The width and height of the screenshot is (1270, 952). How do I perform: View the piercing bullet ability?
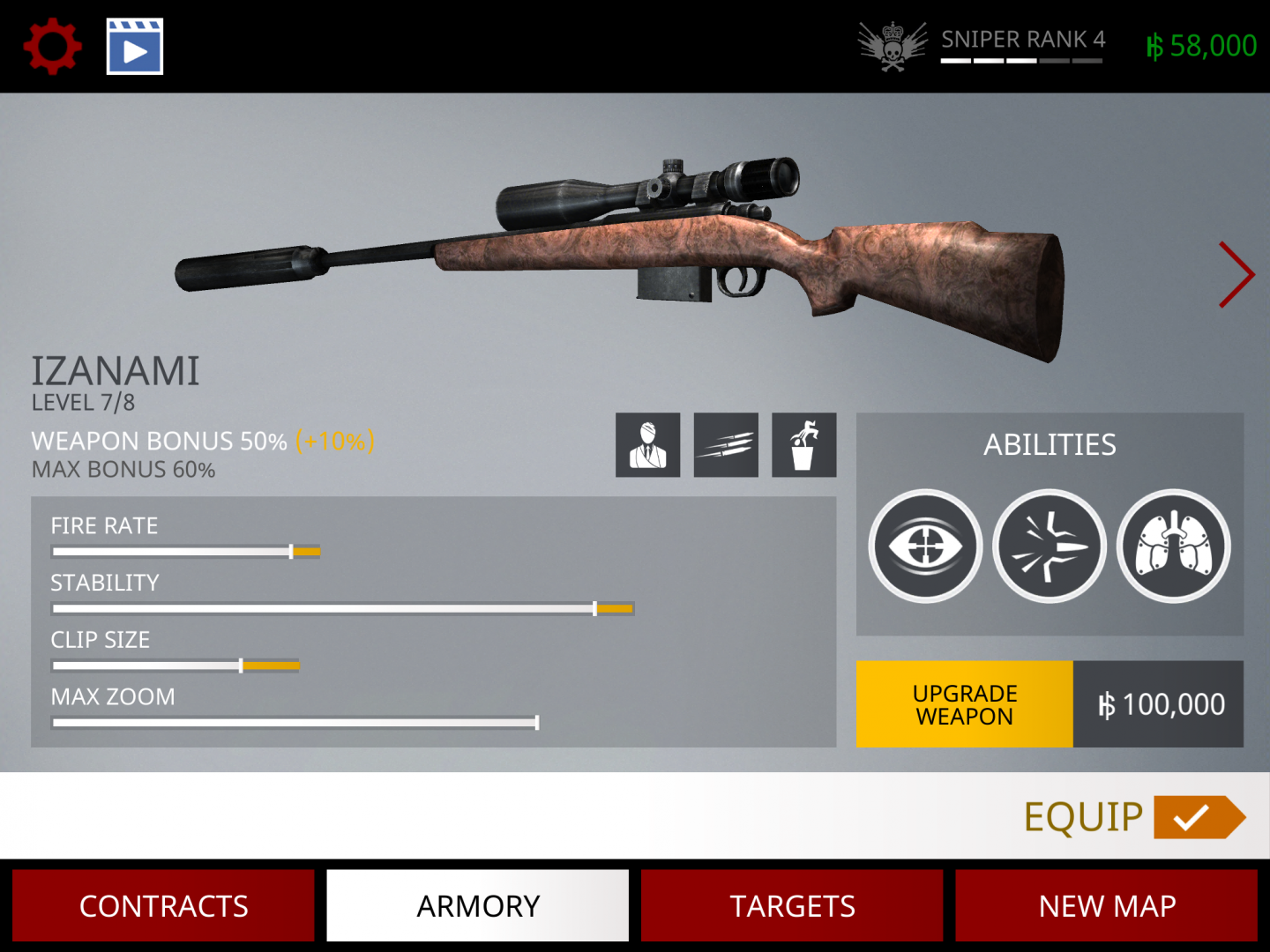pyautogui.click(x=1050, y=547)
